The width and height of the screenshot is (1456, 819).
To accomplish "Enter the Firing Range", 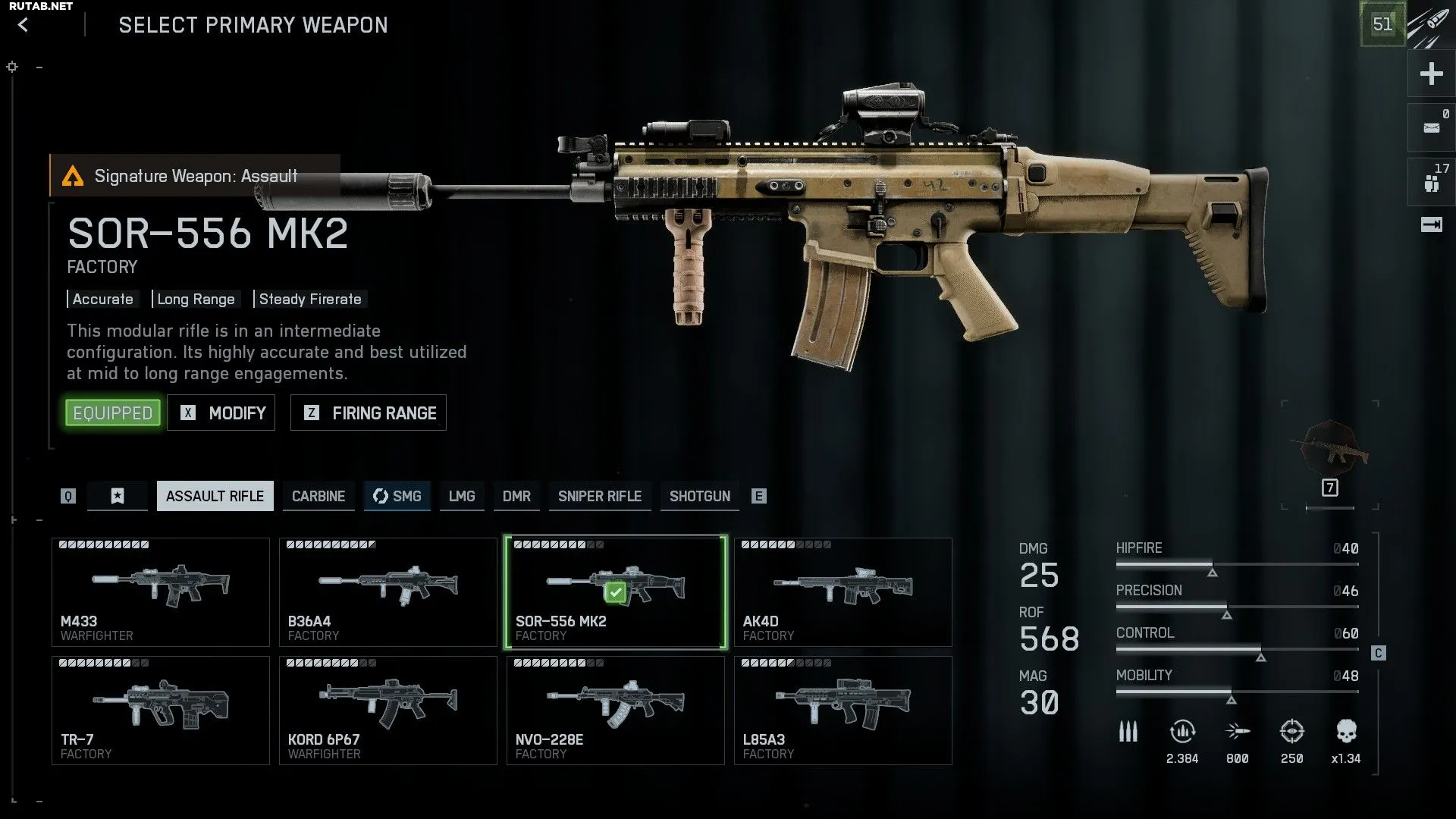I will (369, 413).
